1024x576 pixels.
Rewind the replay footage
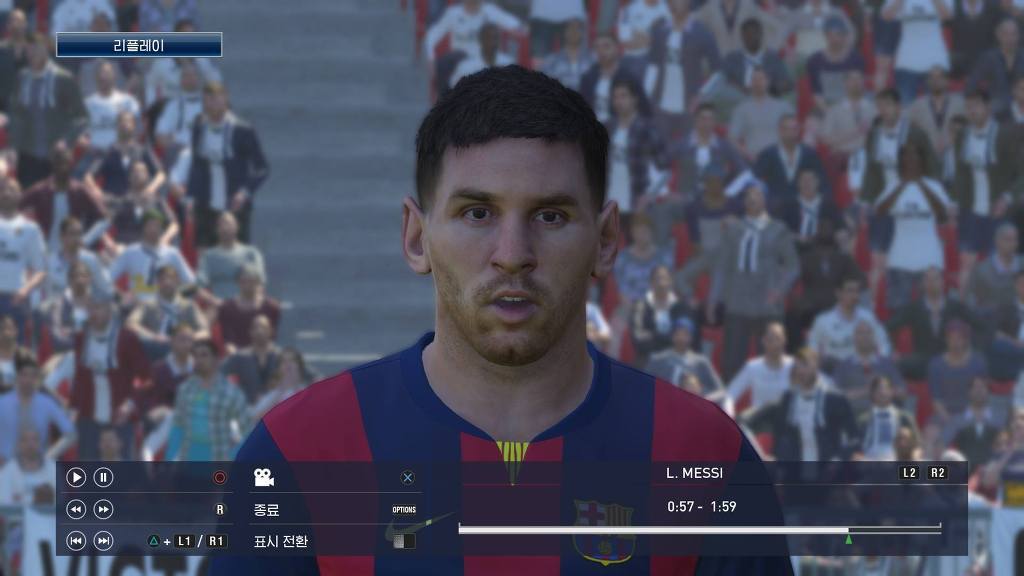(x=76, y=509)
